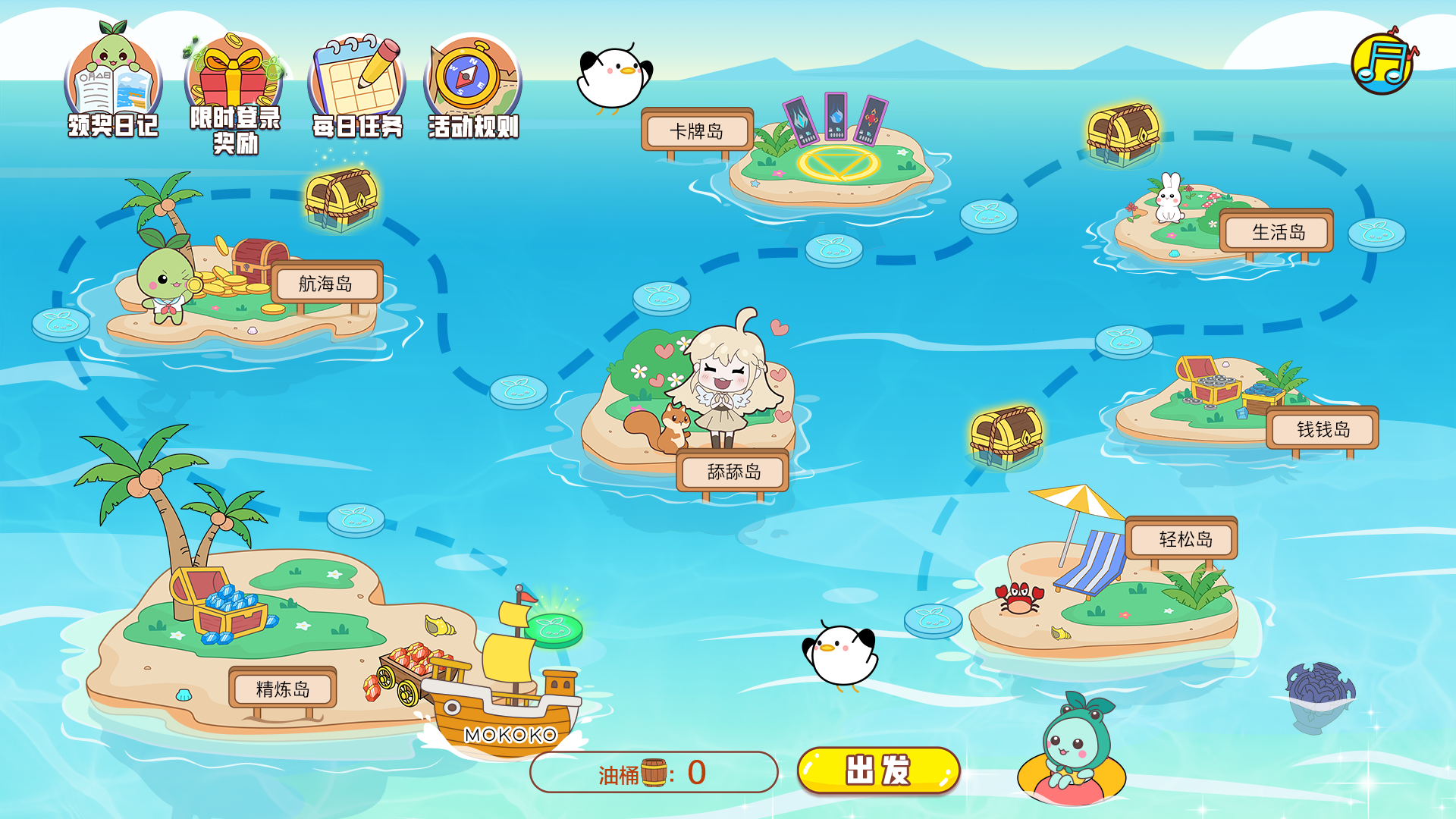Select the 钱钱岛 island sign
The height and width of the screenshot is (819, 1456).
1323,429
